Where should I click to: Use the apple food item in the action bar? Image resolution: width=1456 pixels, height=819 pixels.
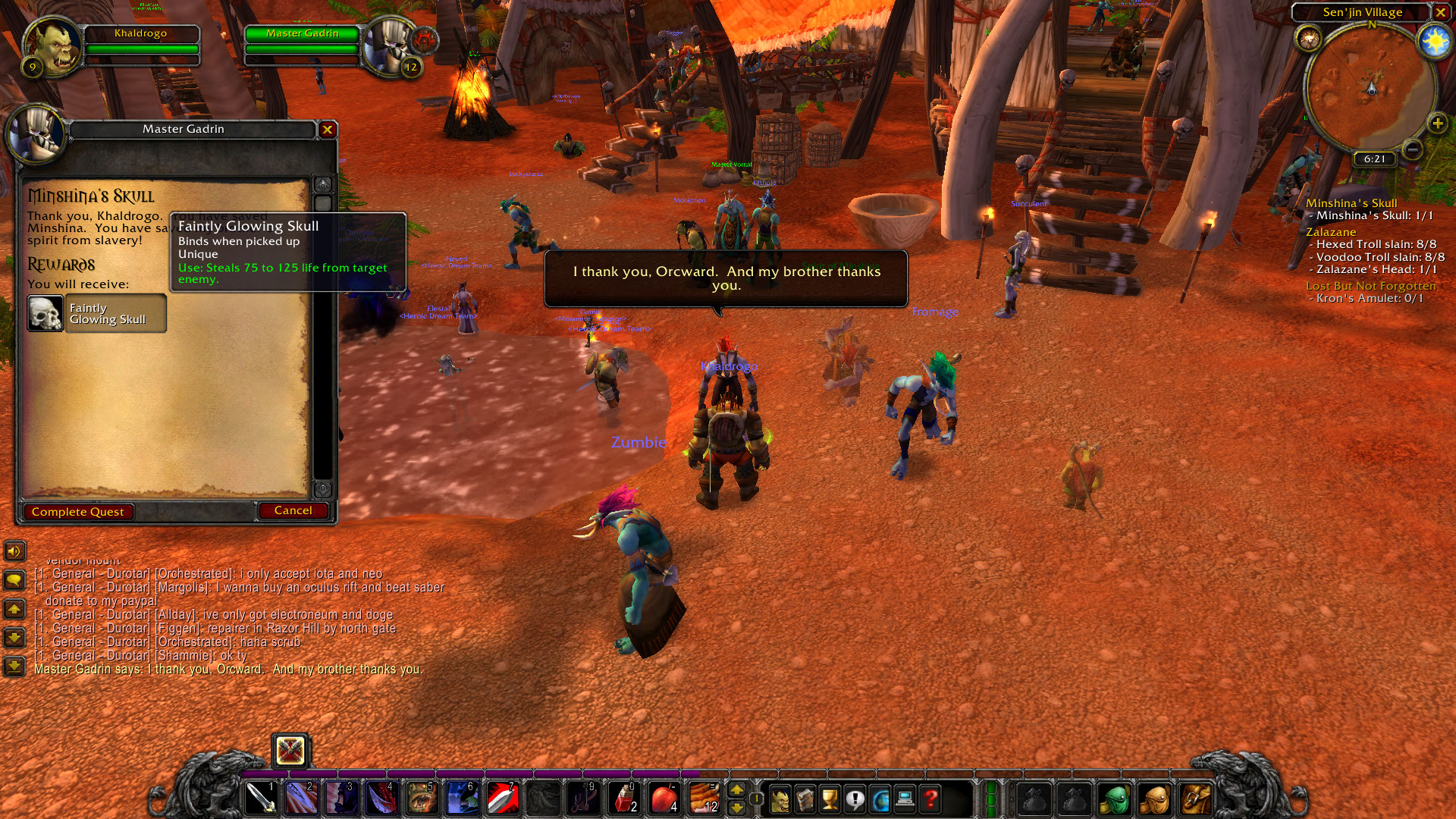[664, 798]
